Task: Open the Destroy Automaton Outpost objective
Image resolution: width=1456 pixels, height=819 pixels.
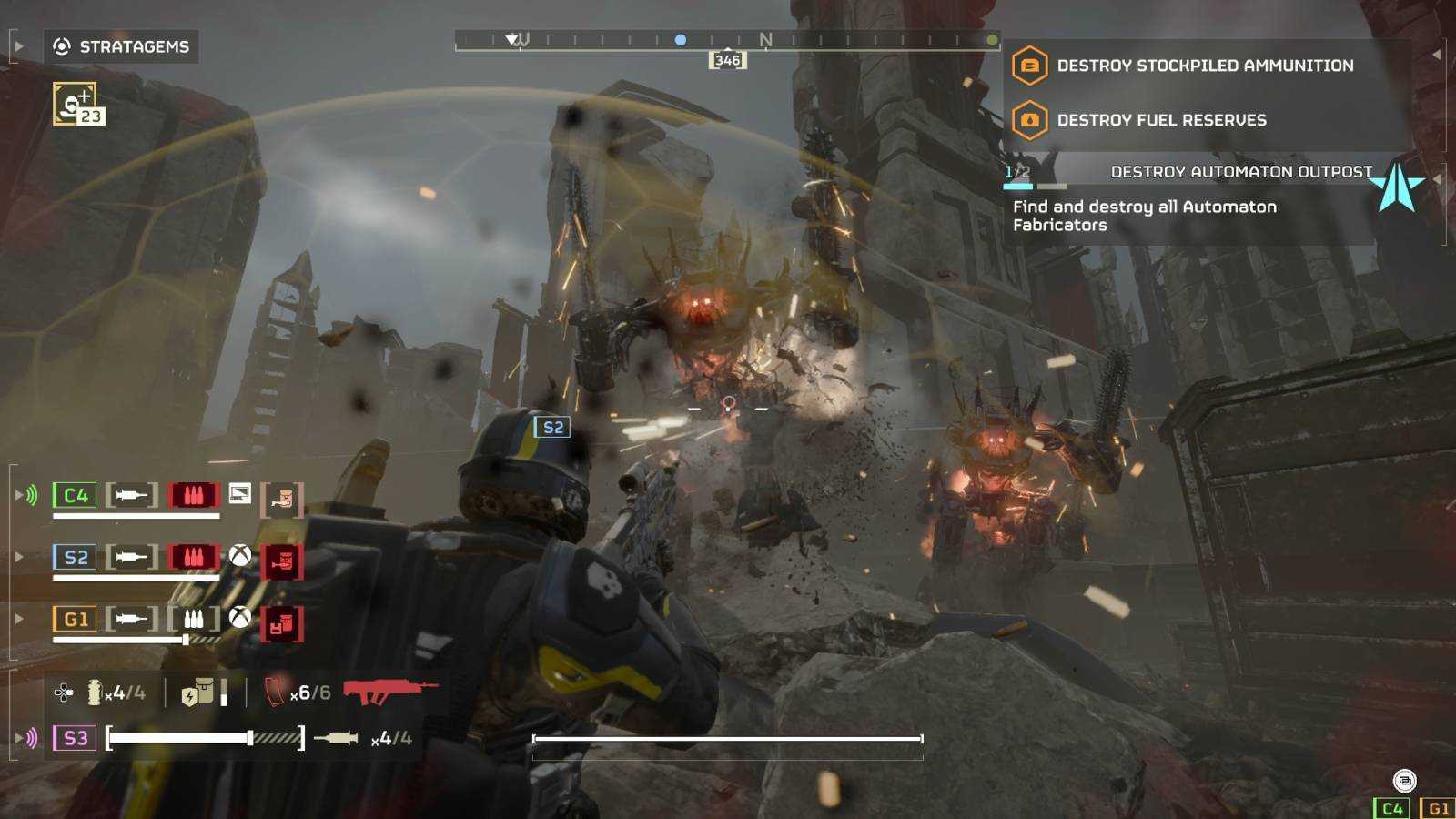Action: [1239, 172]
